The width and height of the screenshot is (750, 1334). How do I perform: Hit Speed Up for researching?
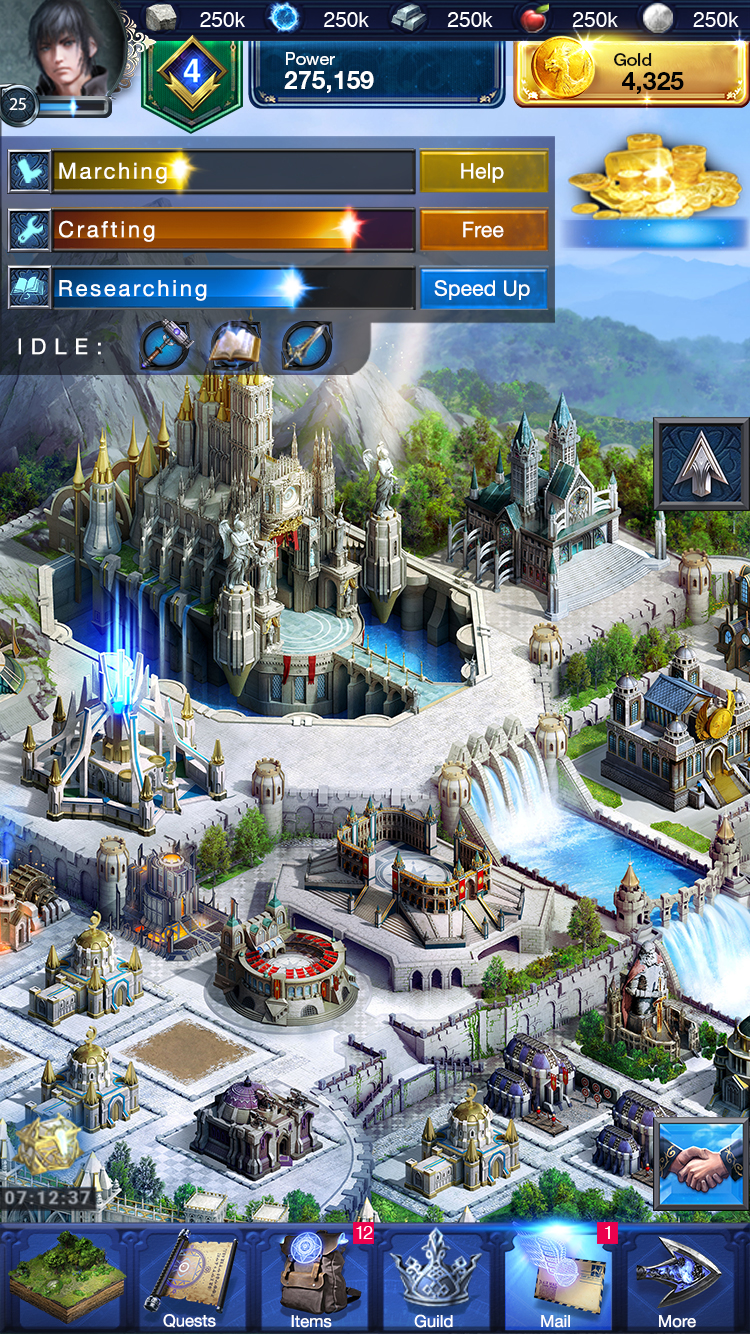(x=483, y=289)
